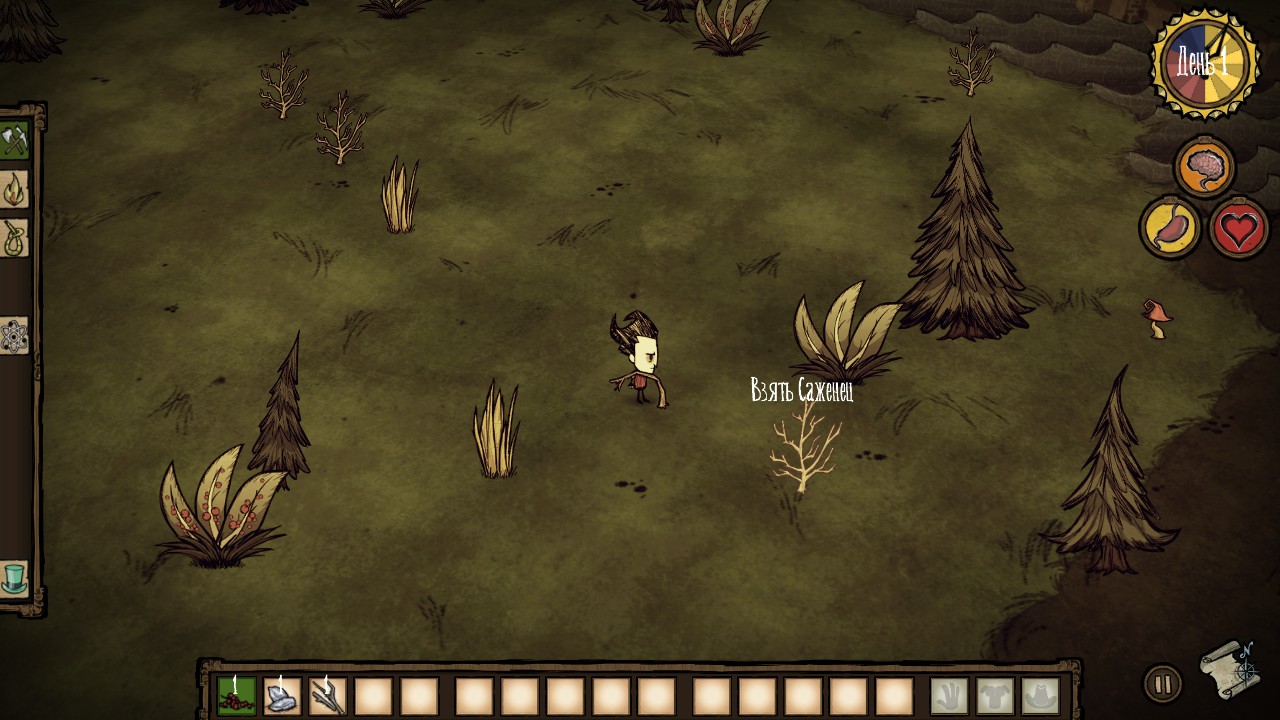Image resolution: width=1280 pixels, height=720 pixels.
Task: Pick the flint inventory slot
Action: (282, 696)
